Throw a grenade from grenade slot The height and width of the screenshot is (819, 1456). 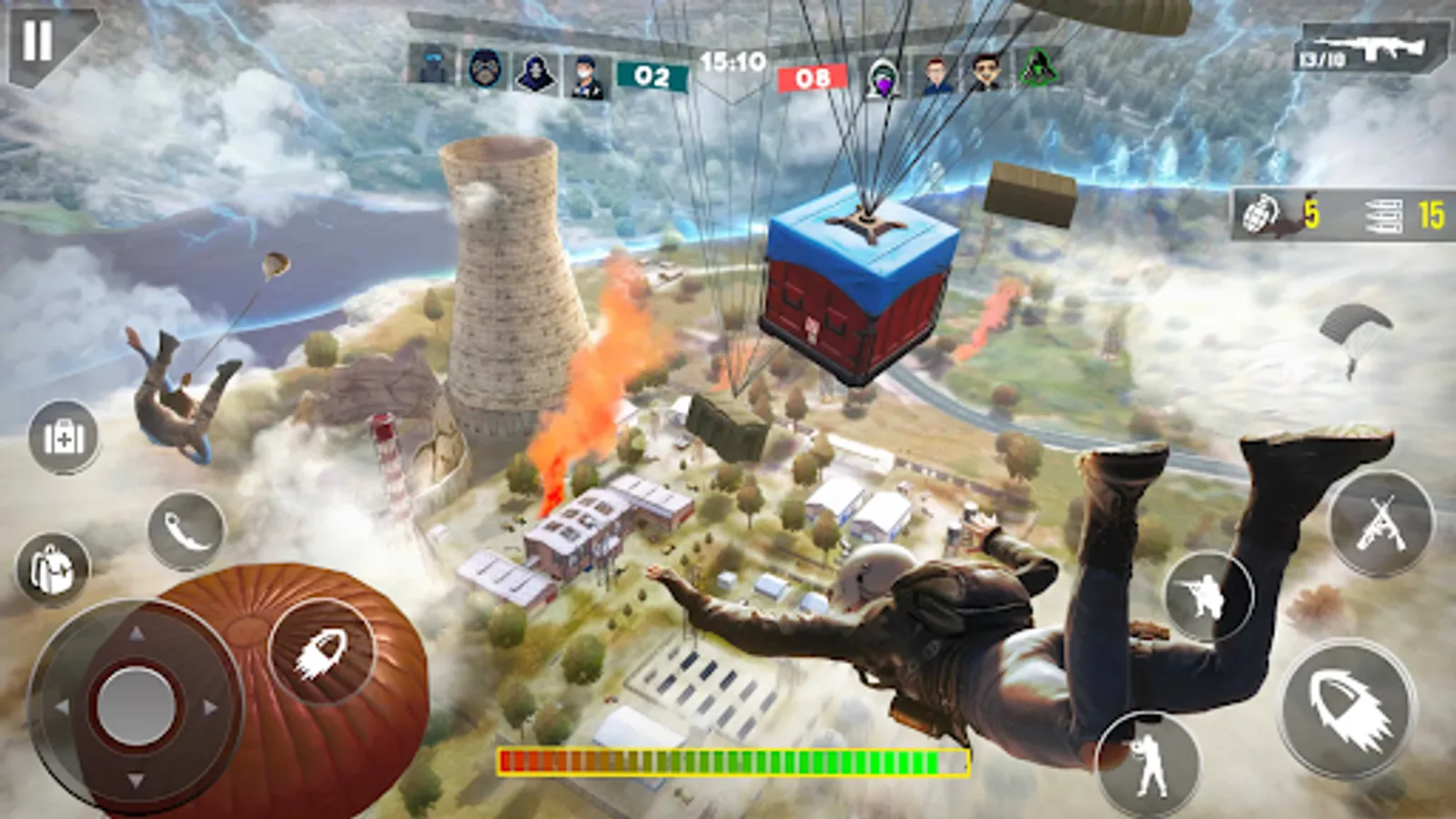(1263, 215)
